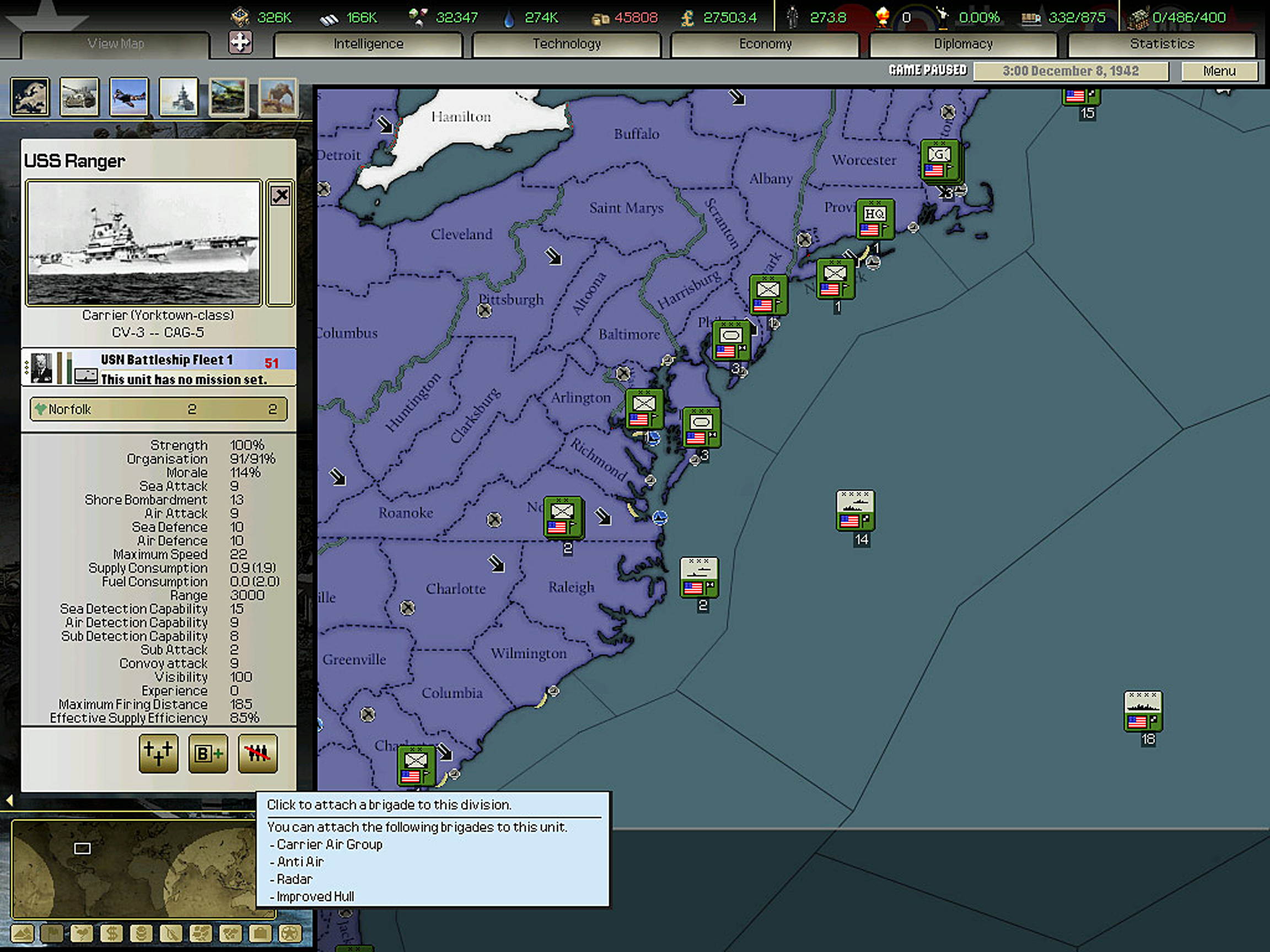Viewport: 1270px width, 952px height.
Task: Select the aircraft unit filter icon
Action: coord(128,98)
